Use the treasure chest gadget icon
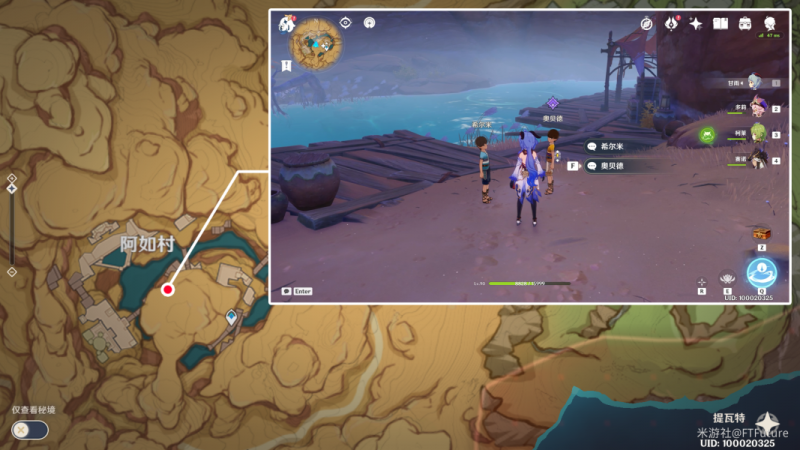 (761, 234)
